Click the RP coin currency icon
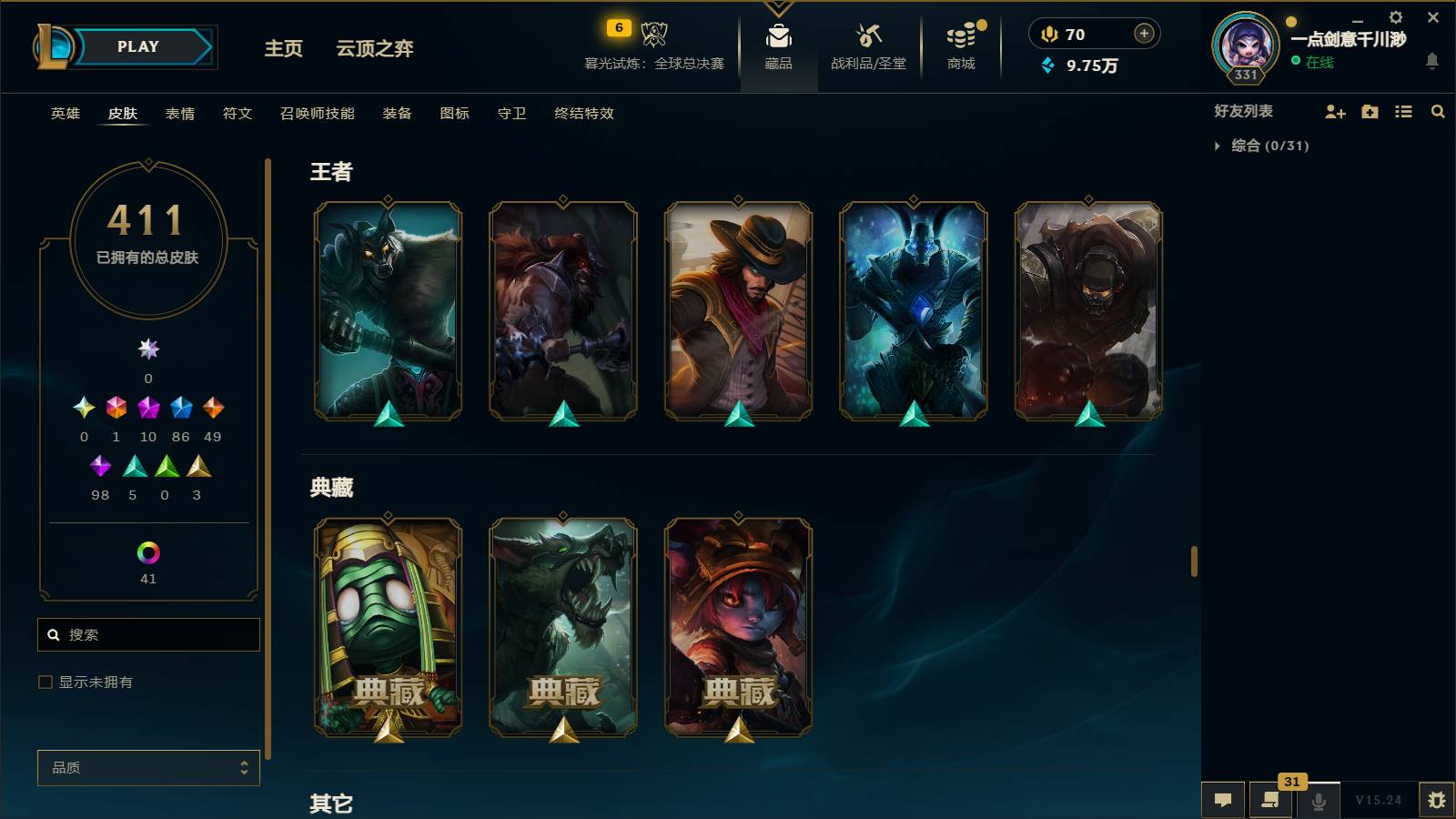This screenshot has width=1456, height=819. tap(1049, 34)
